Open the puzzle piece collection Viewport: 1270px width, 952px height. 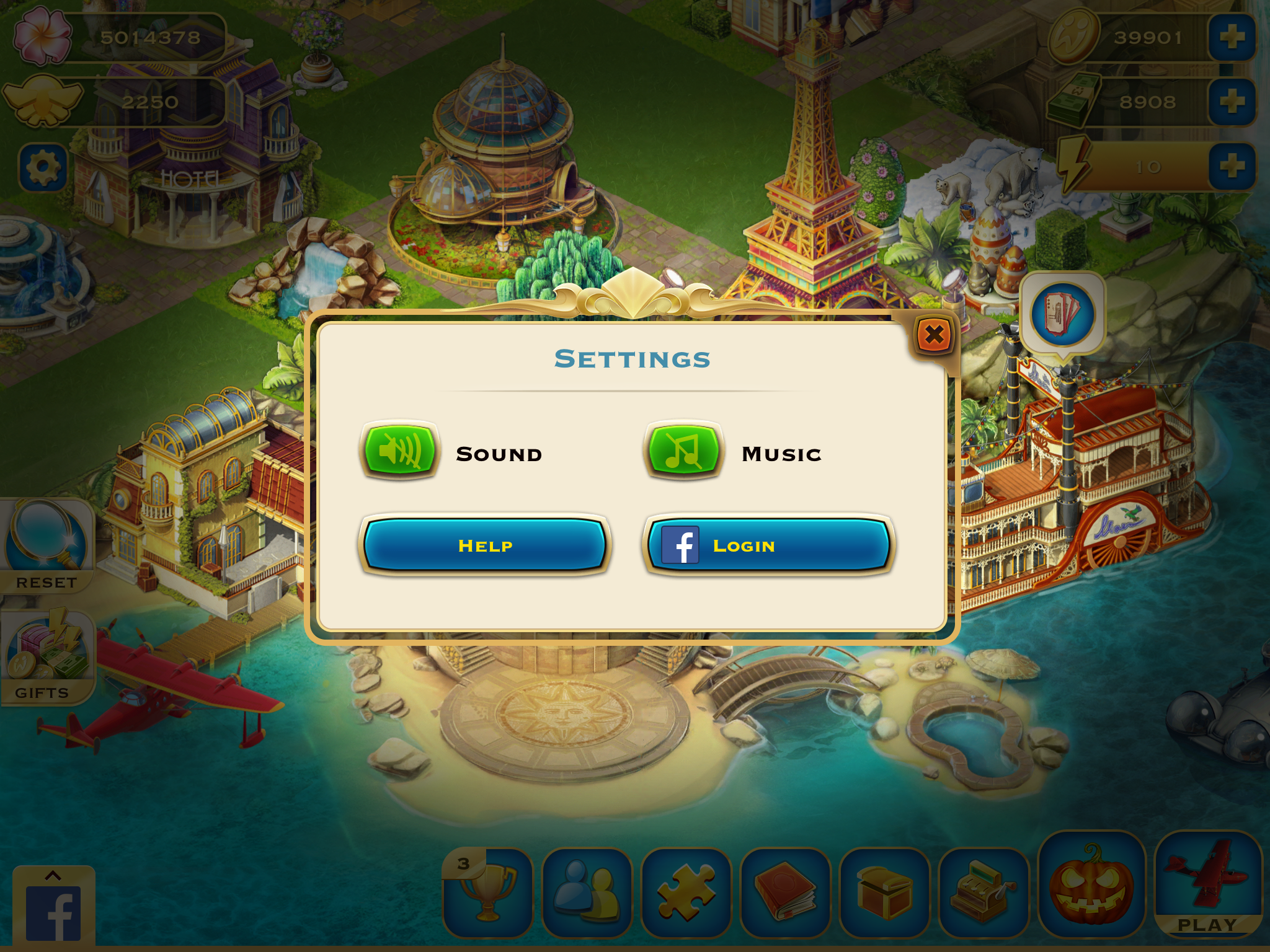tap(686, 892)
